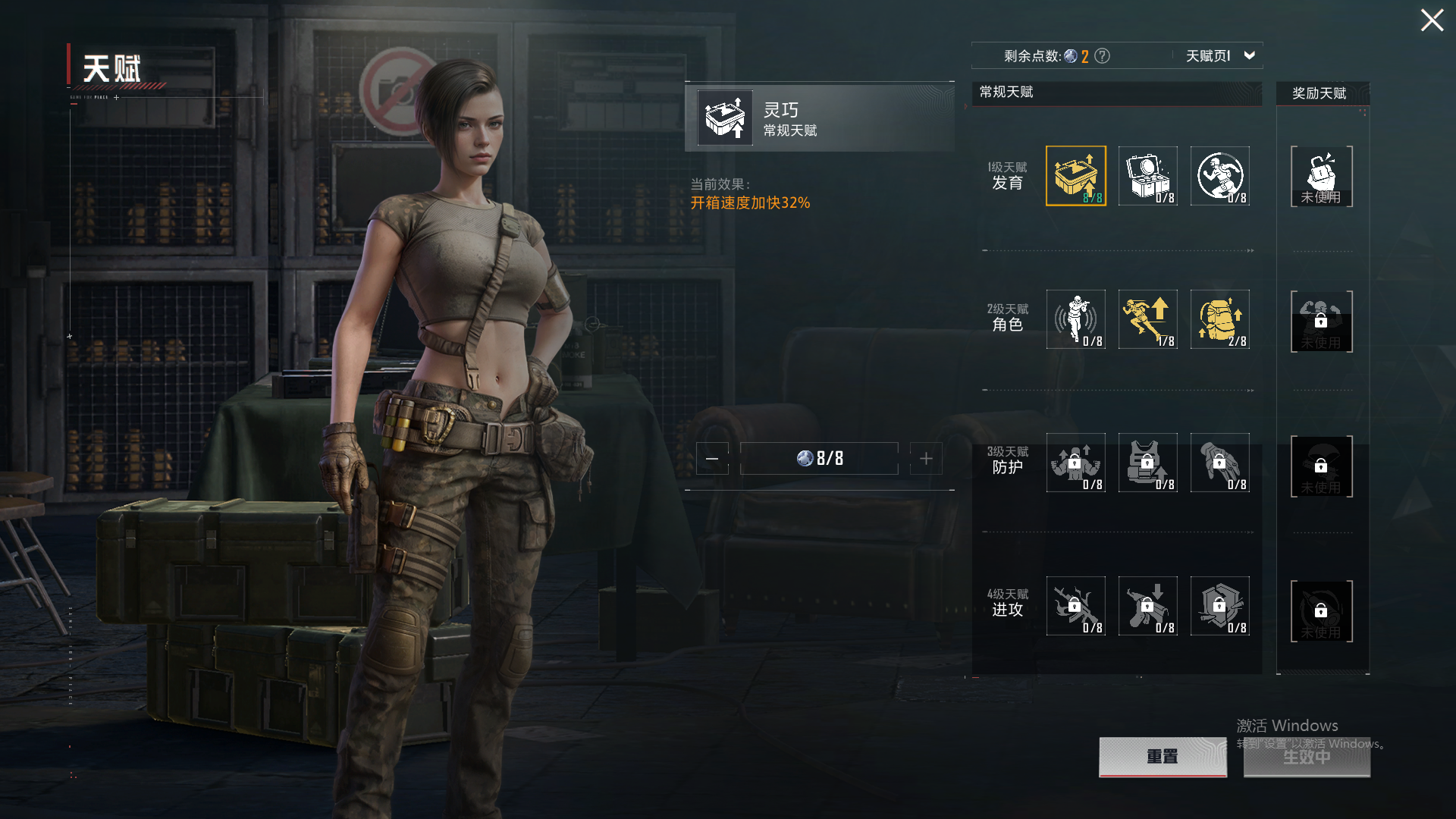Click the first unused reward talent slot
The height and width of the screenshot is (819, 1456).
coord(1321,177)
